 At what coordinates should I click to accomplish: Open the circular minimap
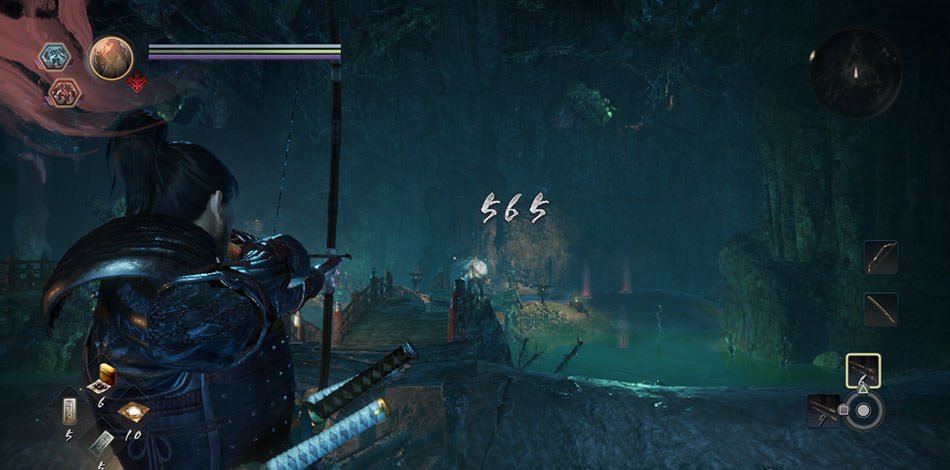(855, 73)
